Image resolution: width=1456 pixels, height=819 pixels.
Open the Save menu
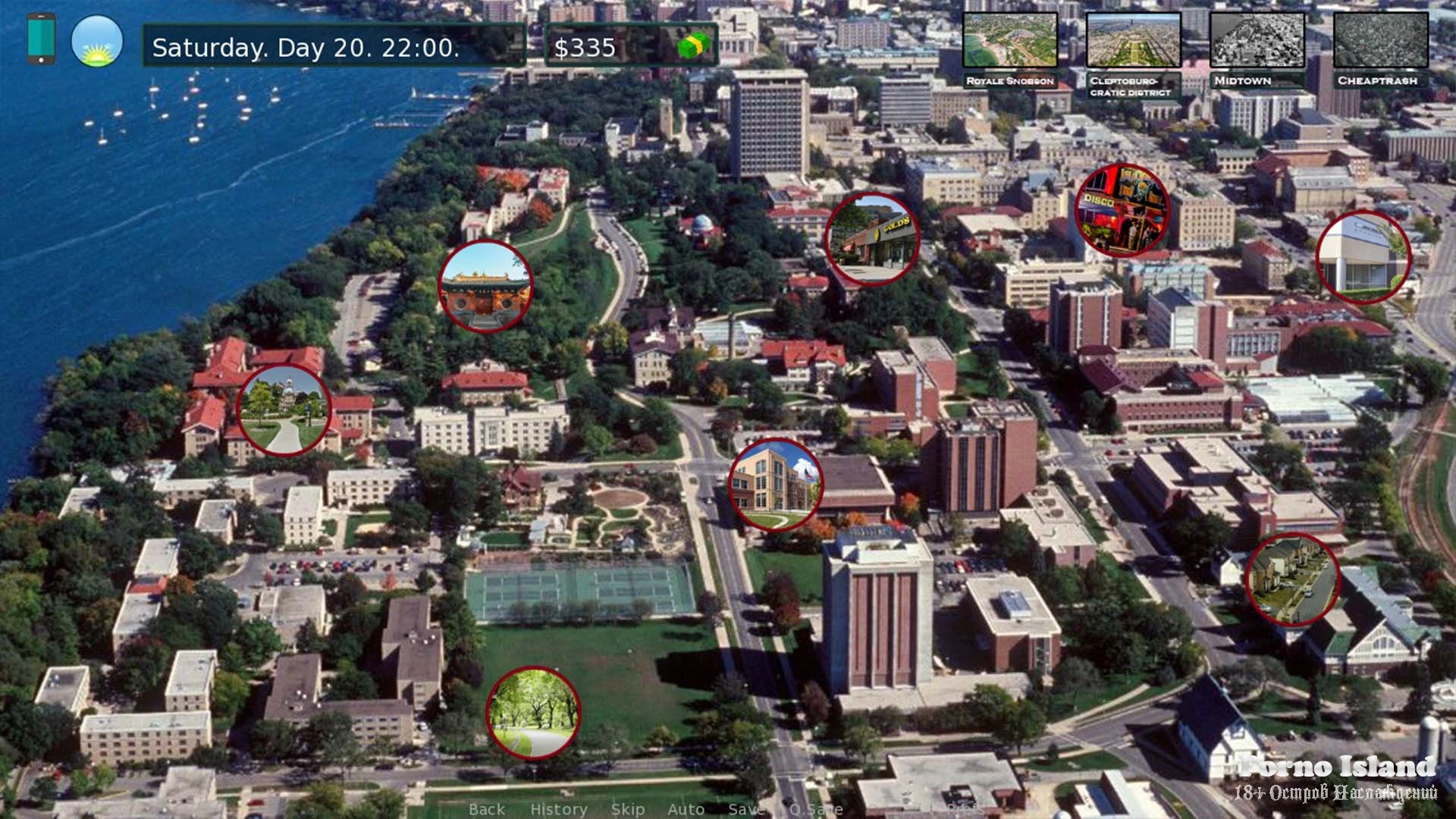click(x=744, y=809)
